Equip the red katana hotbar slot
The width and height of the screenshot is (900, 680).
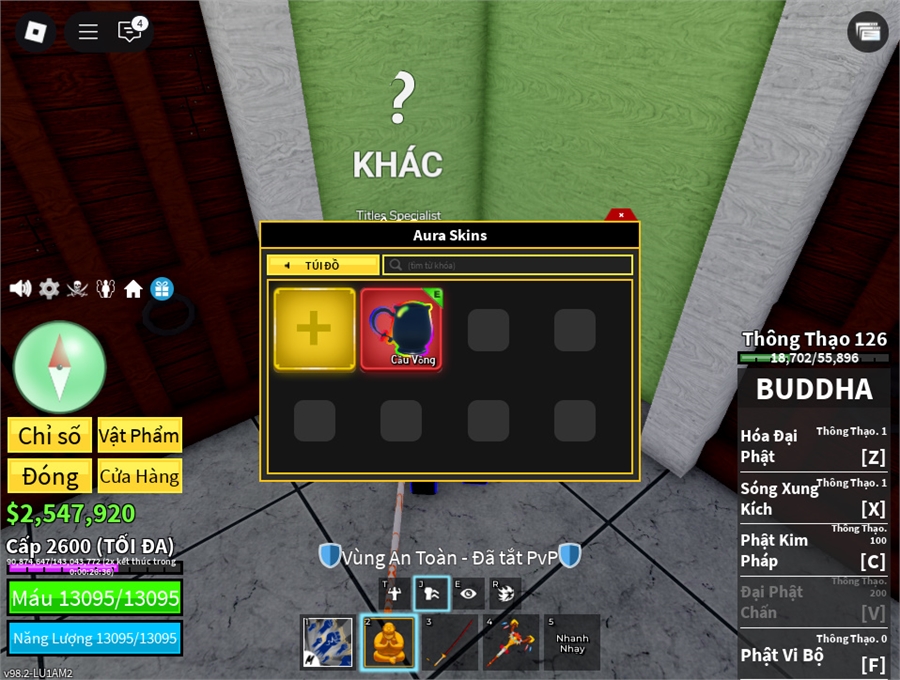(x=450, y=642)
